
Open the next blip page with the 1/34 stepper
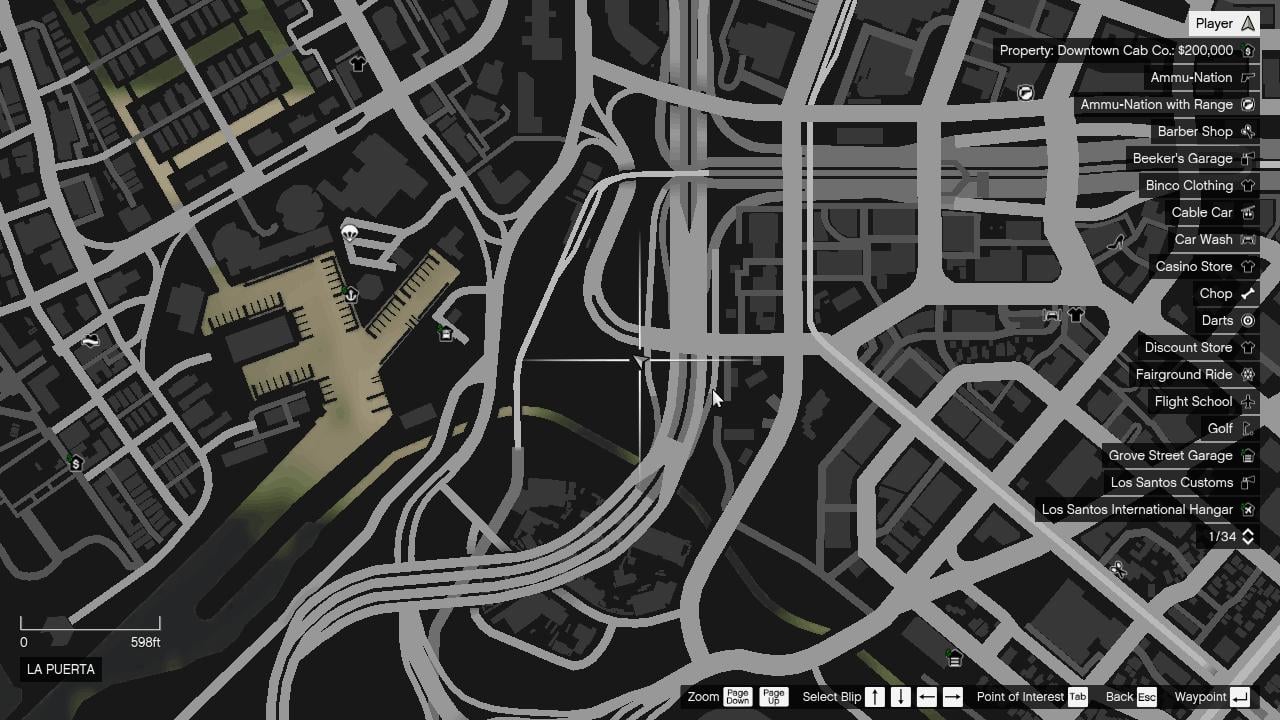(1246, 537)
